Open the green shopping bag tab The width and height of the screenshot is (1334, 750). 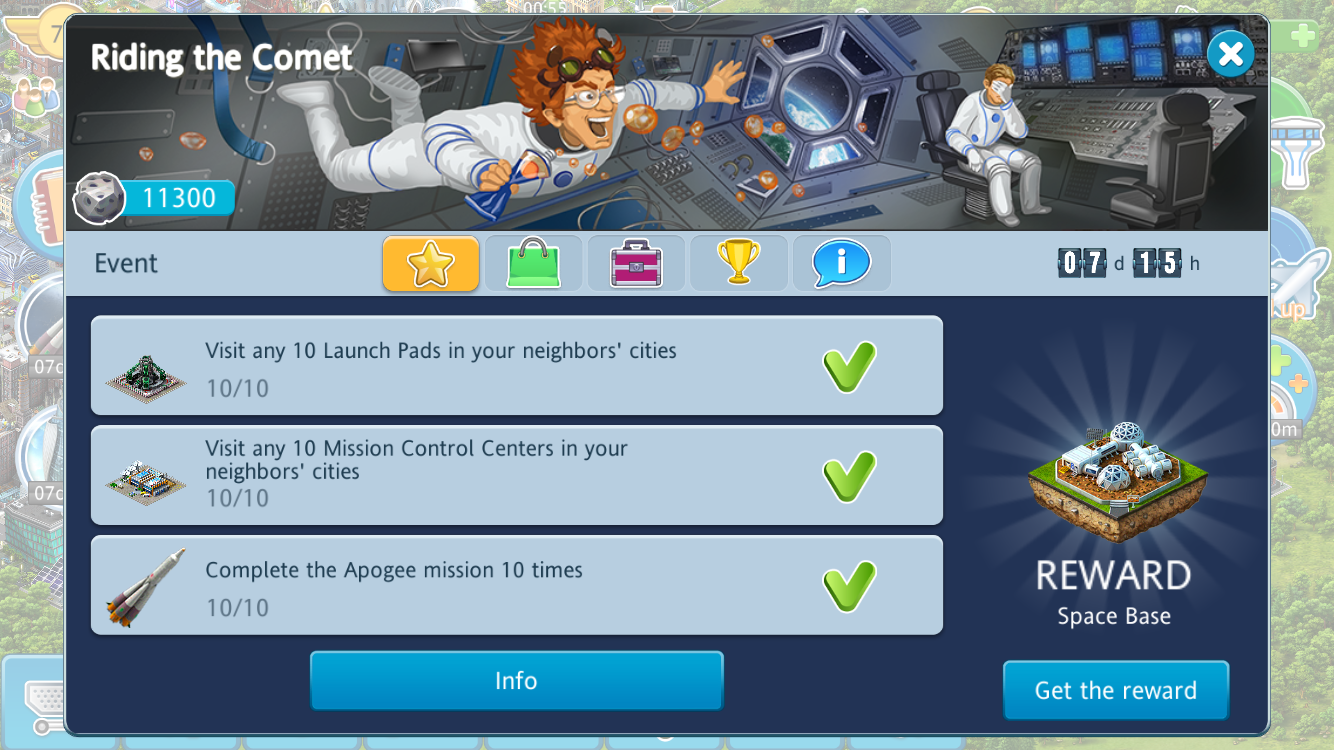pos(533,264)
